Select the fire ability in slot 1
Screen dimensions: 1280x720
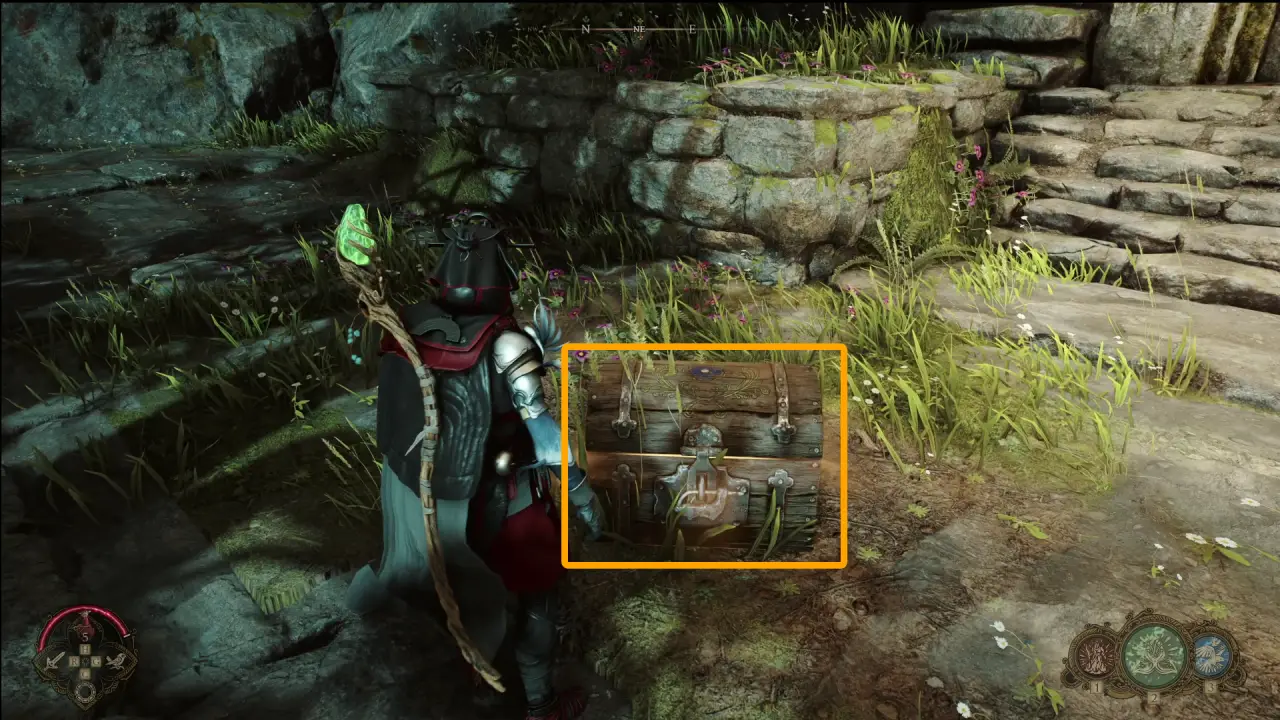click(1095, 654)
